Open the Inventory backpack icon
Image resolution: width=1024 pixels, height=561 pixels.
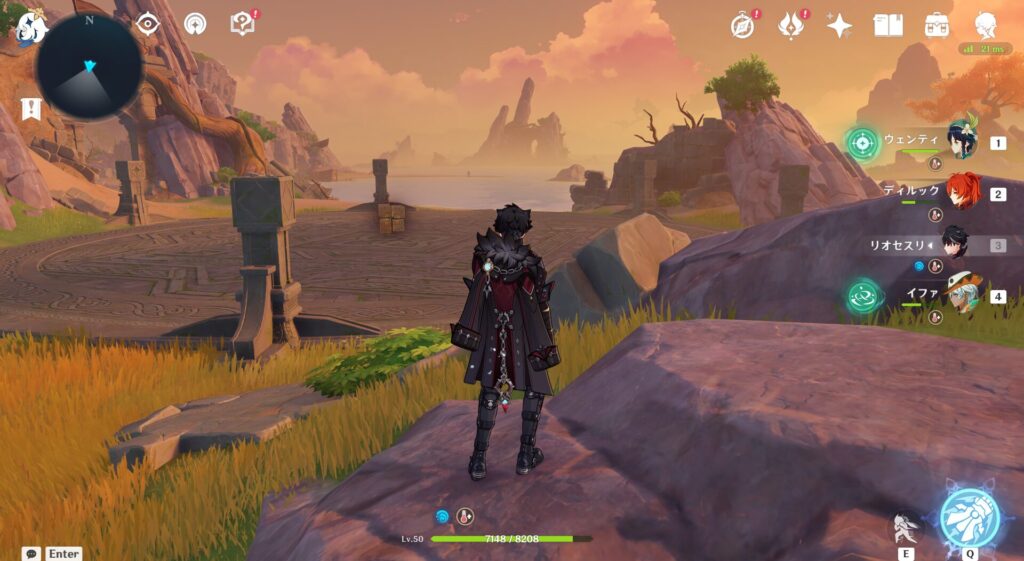(x=937, y=25)
